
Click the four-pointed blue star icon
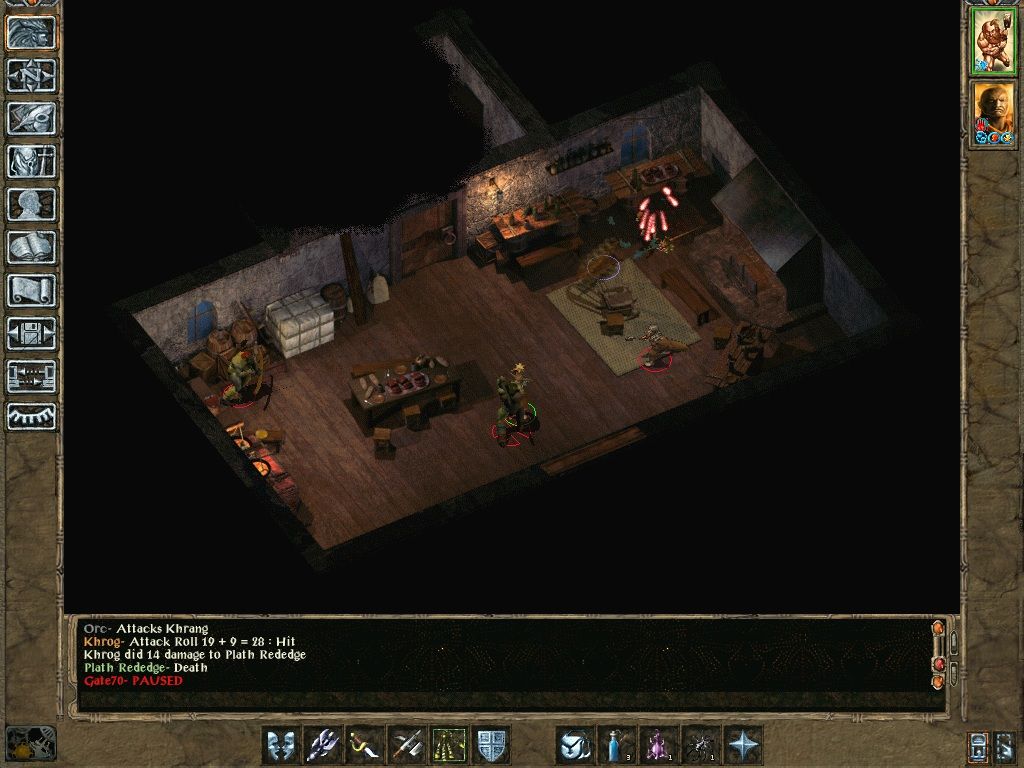click(743, 745)
